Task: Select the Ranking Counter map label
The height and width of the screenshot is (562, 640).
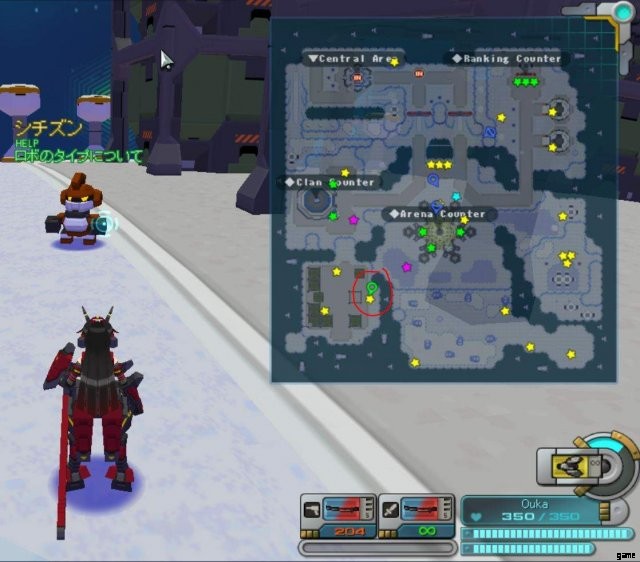Action: pyautogui.click(x=510, y=59)
